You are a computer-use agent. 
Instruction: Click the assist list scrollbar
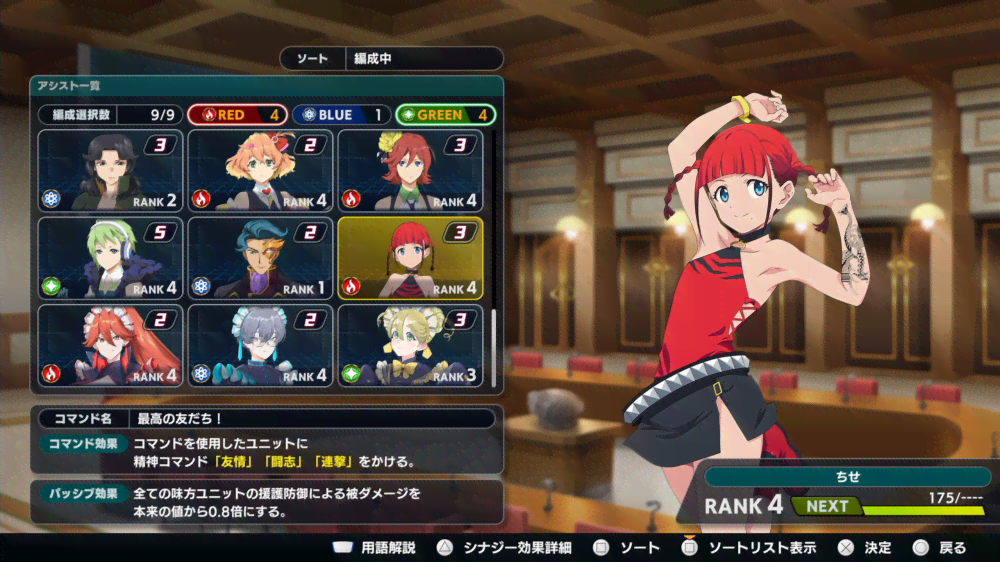tap(493, 340)
